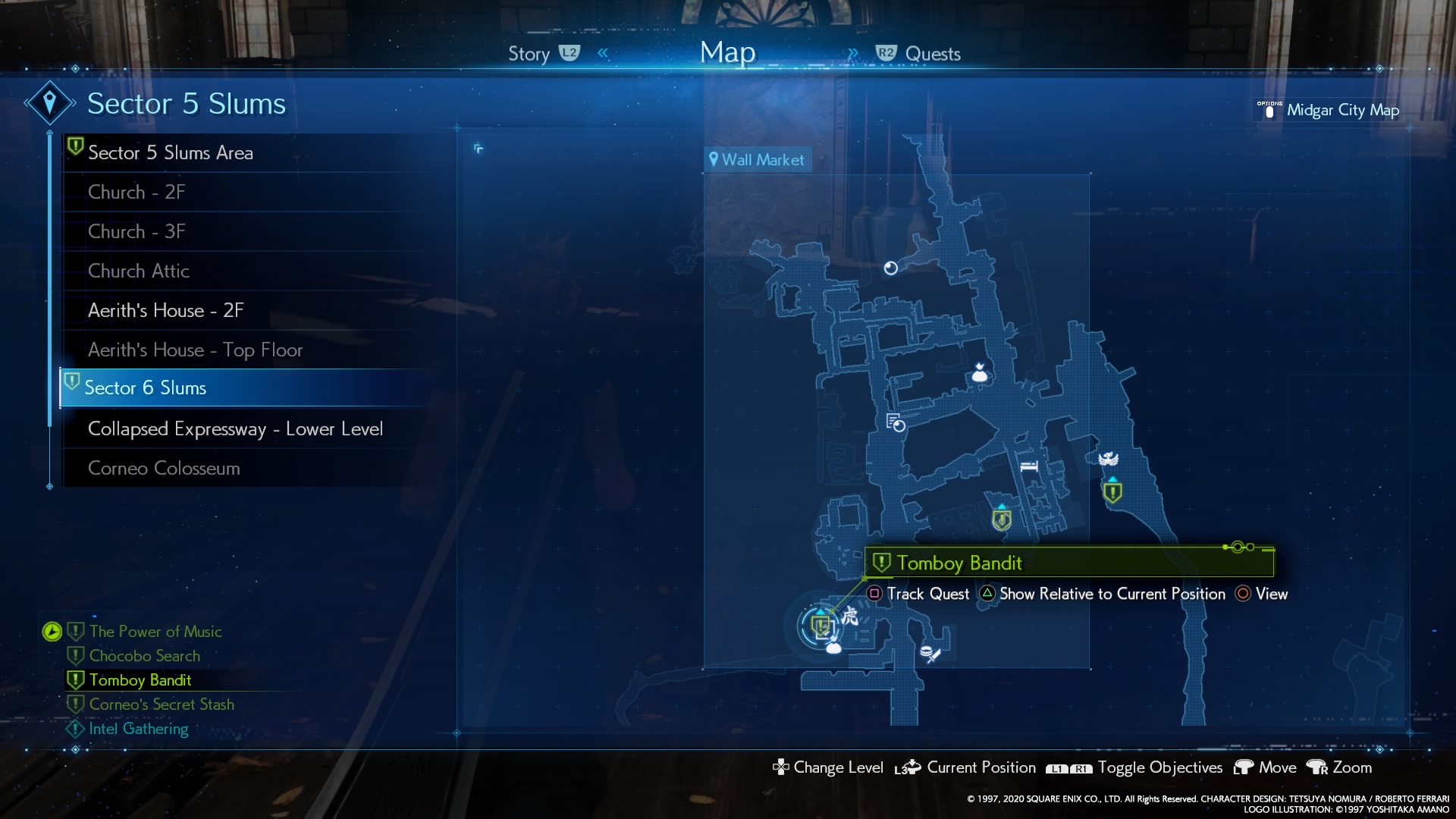This screenshot has width=1456, height=819.
Task: Highlight Tomboy Bandit in the quest list
Action: pos(140,679)
